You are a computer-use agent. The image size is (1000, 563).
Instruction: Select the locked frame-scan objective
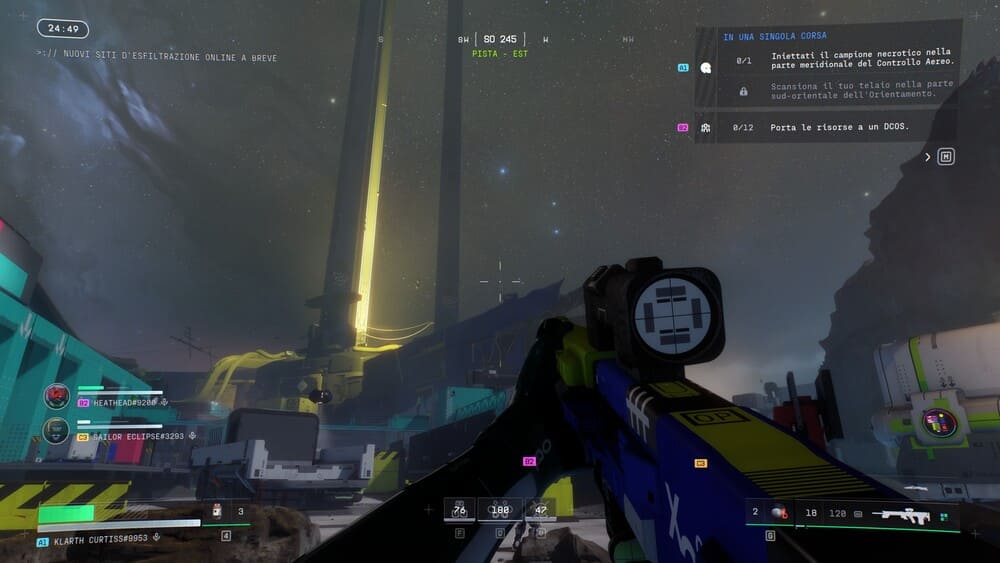(x=861, y=90)
